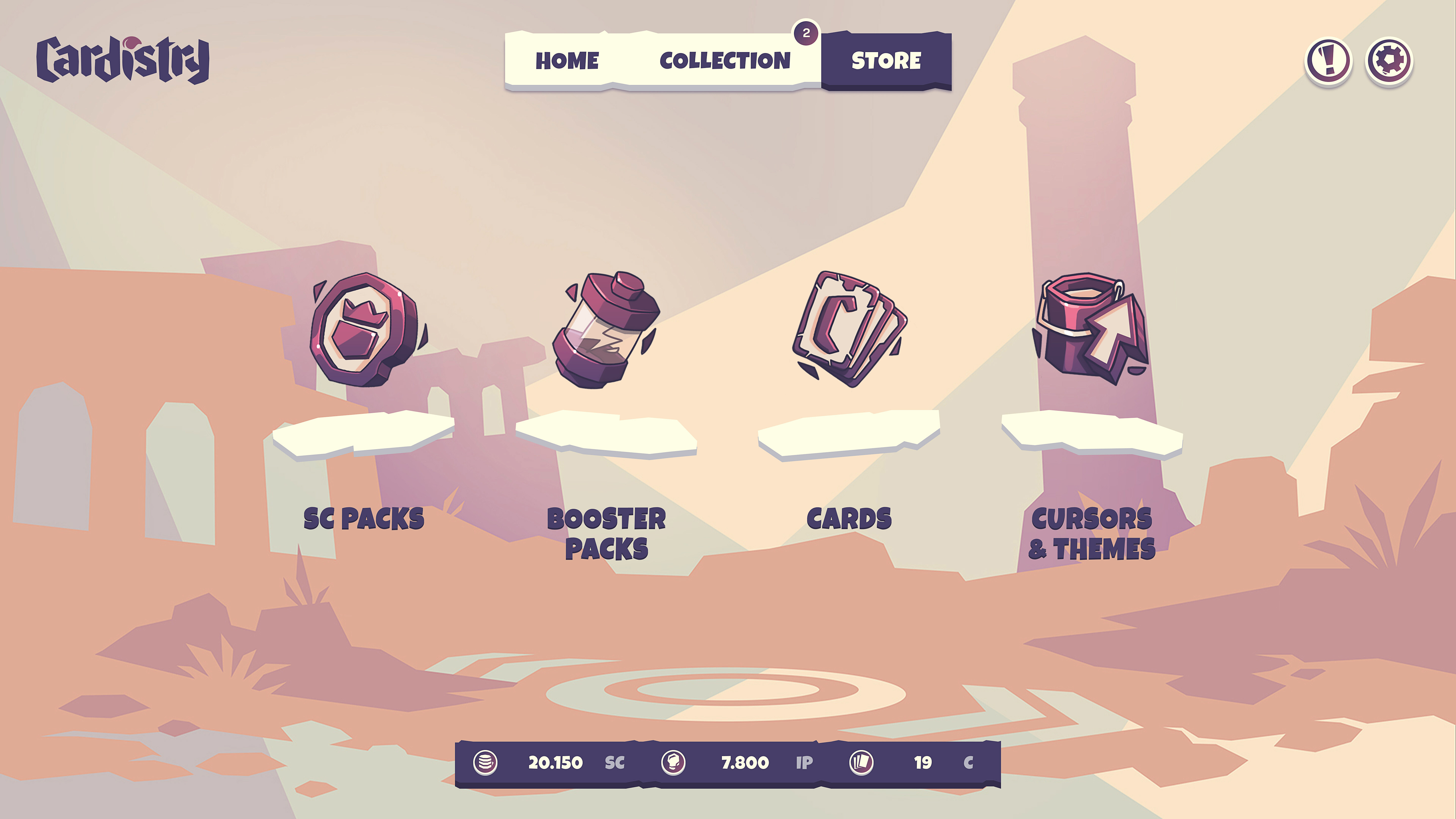Click the cards currency icon near the 19 count
The image size is (1456, 819).
861,762
